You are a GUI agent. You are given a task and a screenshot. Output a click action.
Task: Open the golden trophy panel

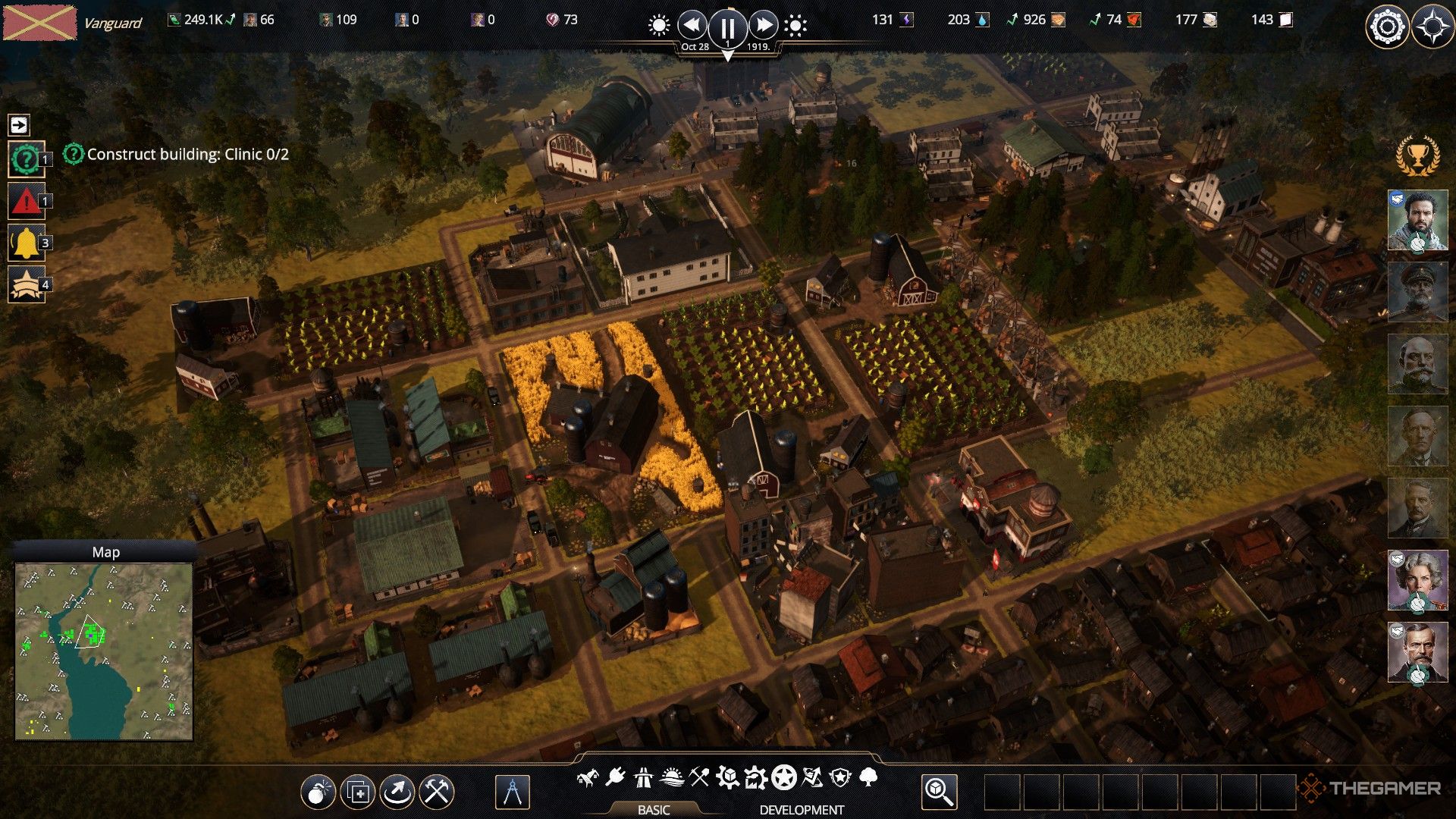1417,155
